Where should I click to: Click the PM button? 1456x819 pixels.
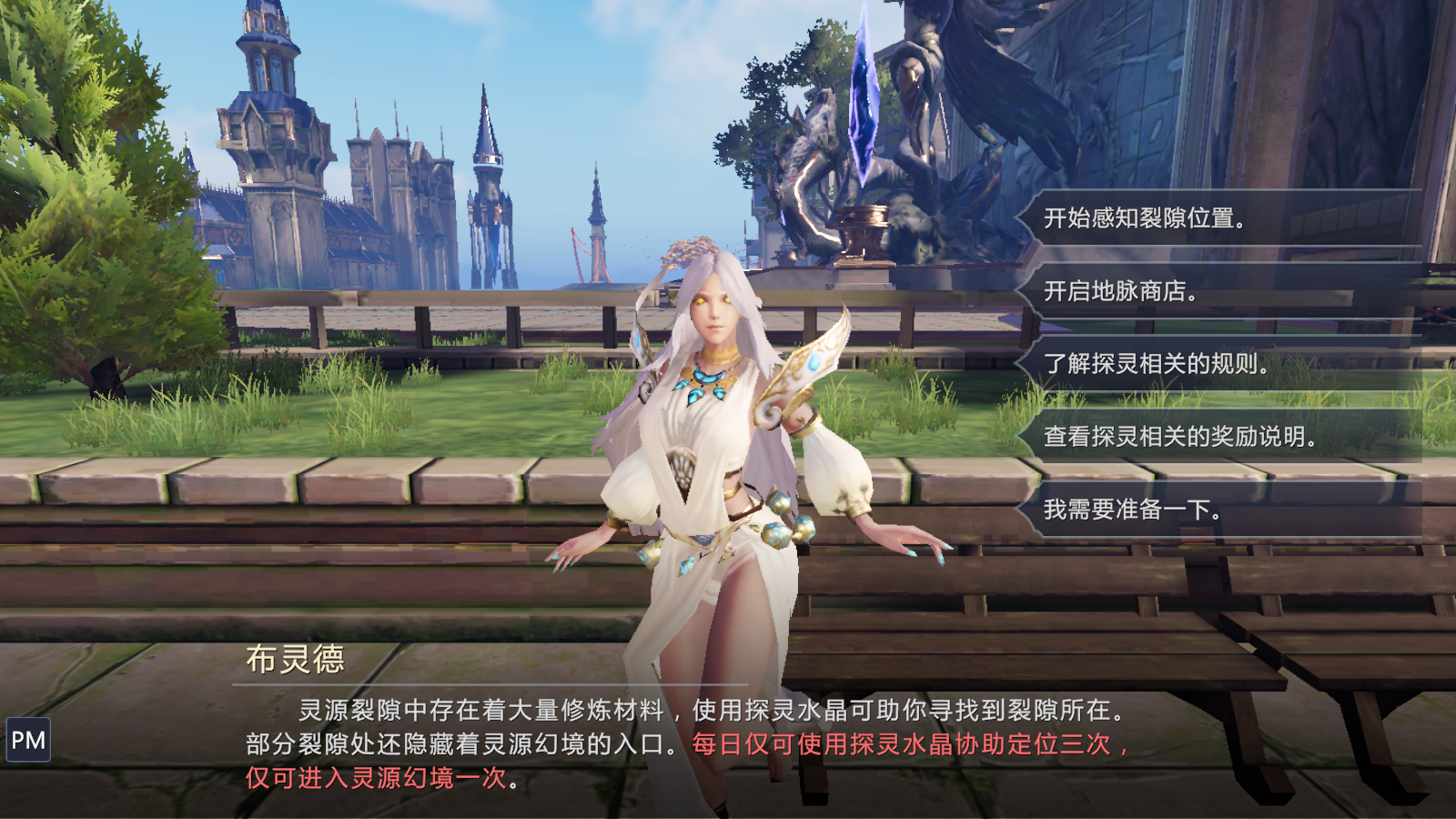[x=28, y=741]
